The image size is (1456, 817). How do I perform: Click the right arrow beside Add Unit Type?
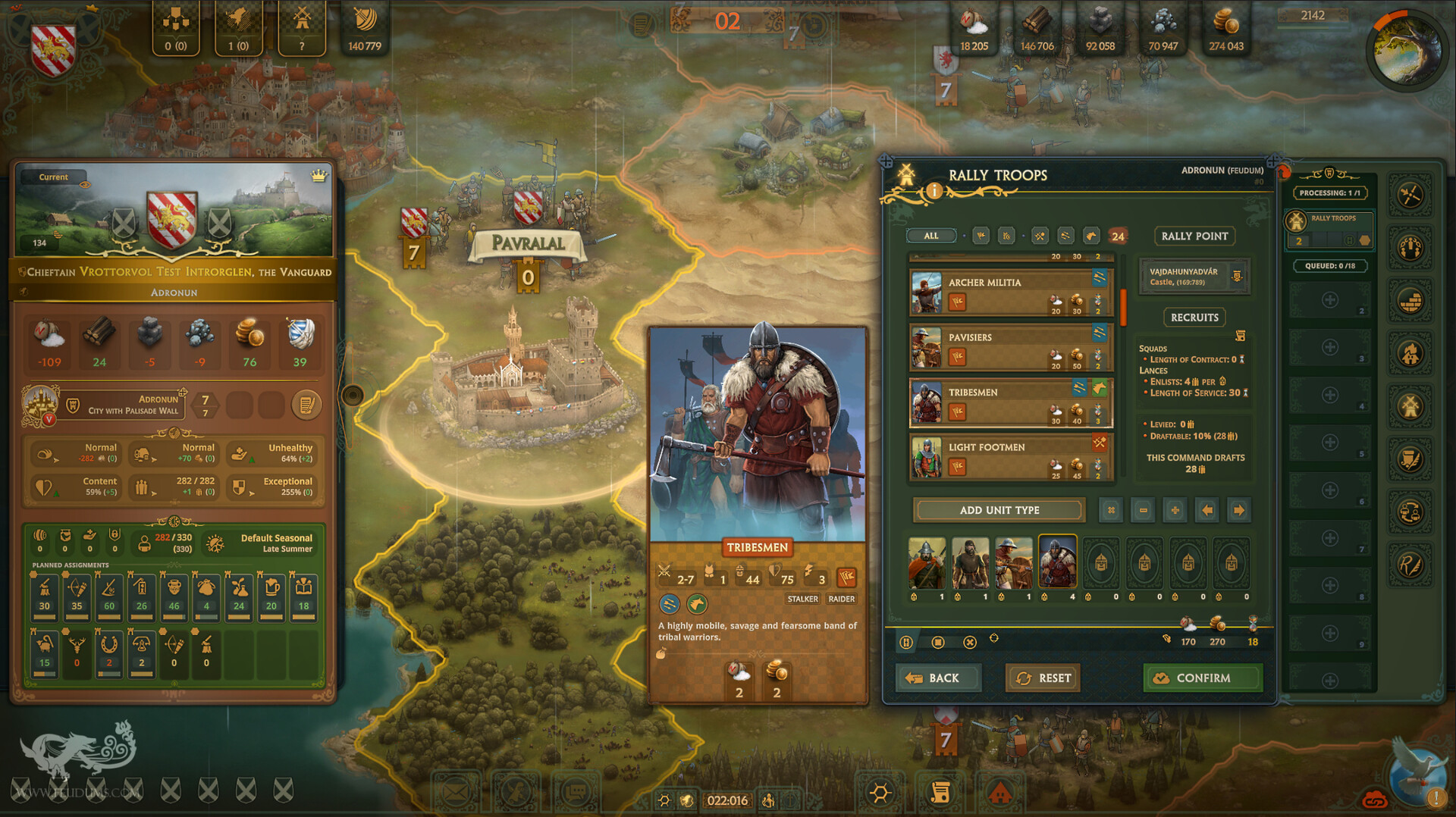pyautogui.click(x=1239, y=510)
